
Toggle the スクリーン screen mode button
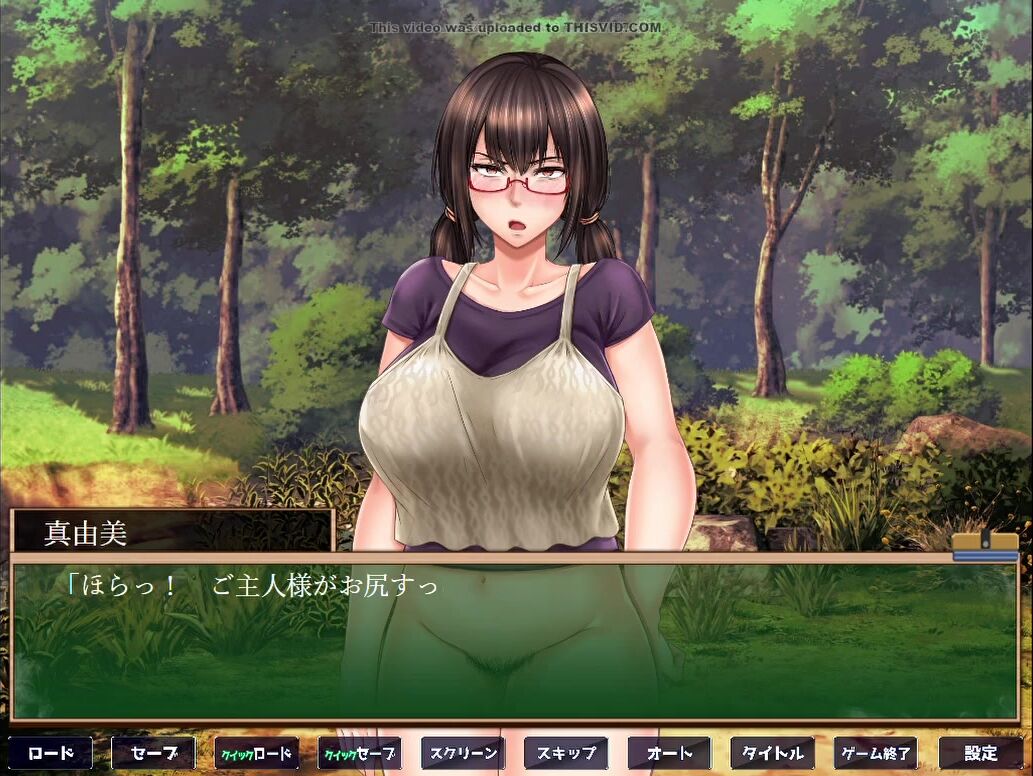pos(463,753)
